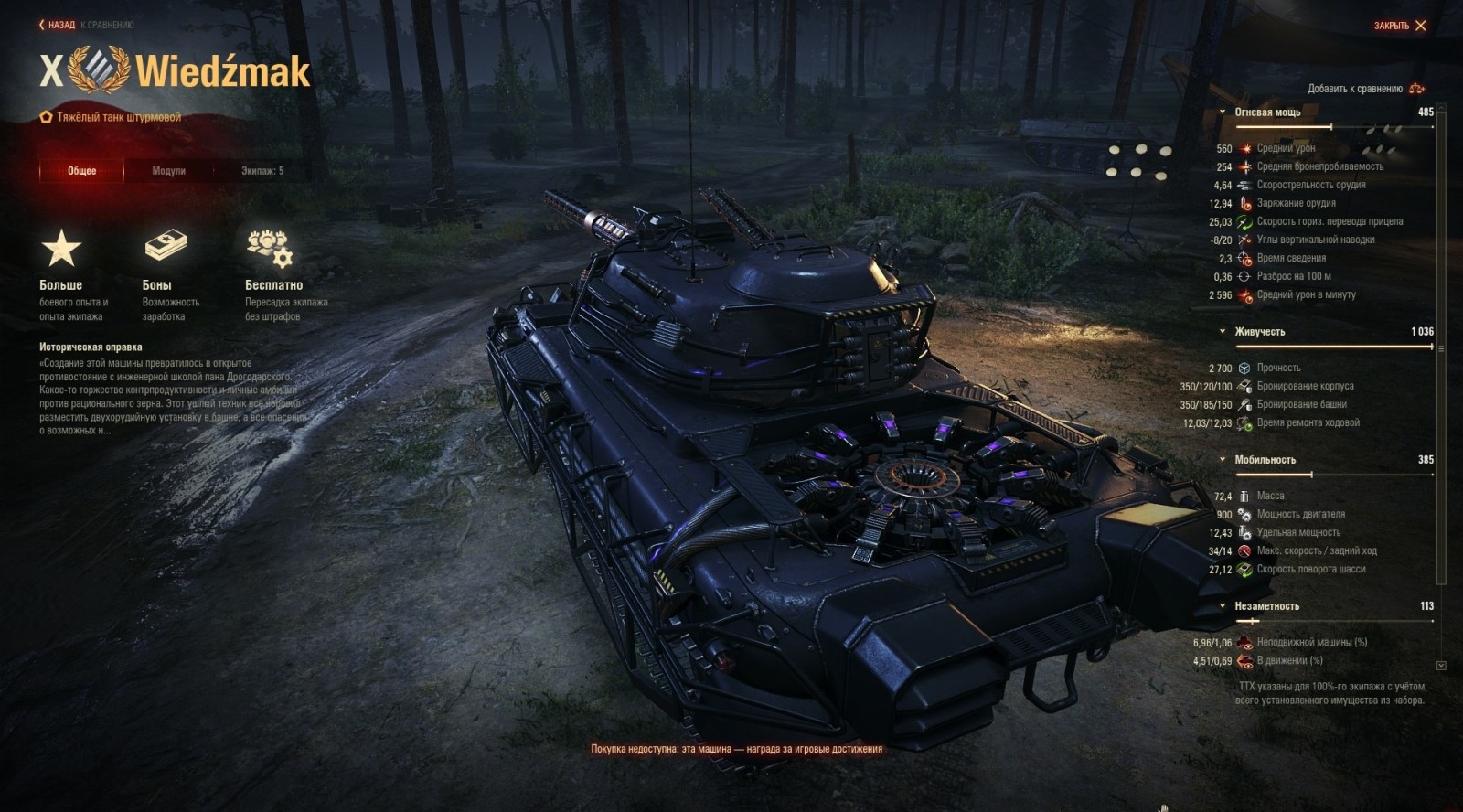Collapse the Мобильность section chevron
Image resolution: width=1463 pixels, height=812 pixels.
pyautogui.click(x=1222, y=460)
